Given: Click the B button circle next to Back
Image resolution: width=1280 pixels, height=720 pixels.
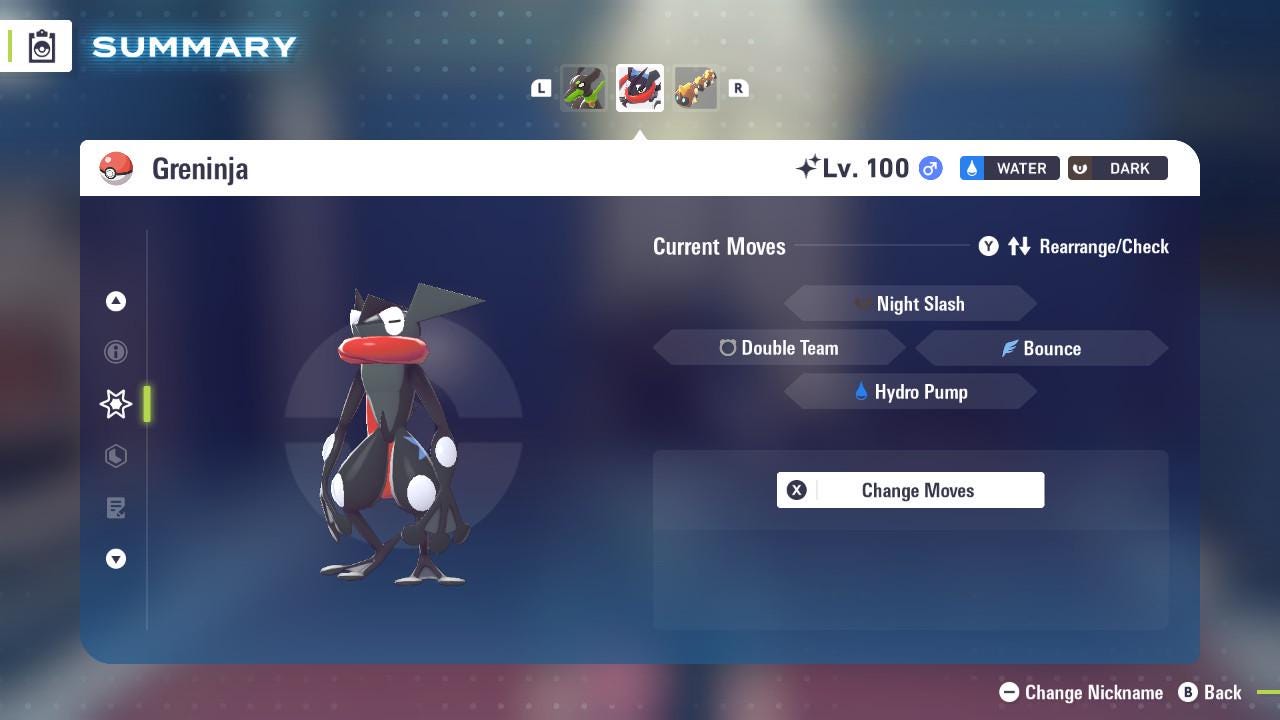Looking at the screenshot, I should point(1187,692).
